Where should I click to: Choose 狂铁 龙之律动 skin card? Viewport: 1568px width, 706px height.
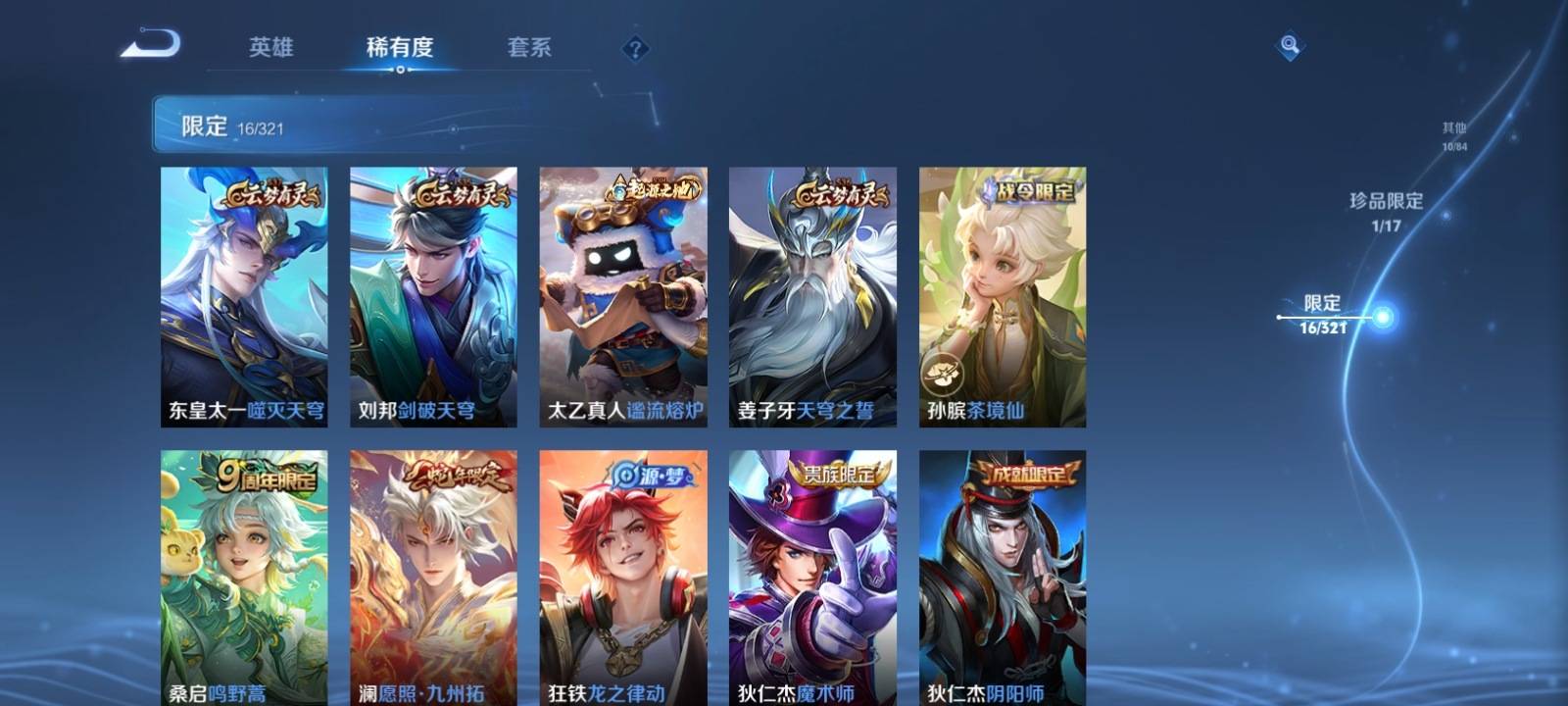623,579
